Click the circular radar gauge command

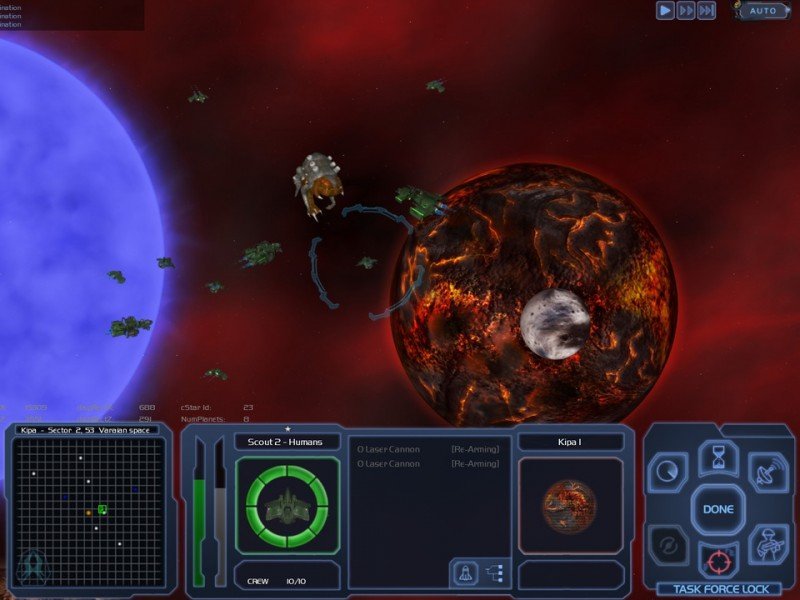click(x=667, y=471)
